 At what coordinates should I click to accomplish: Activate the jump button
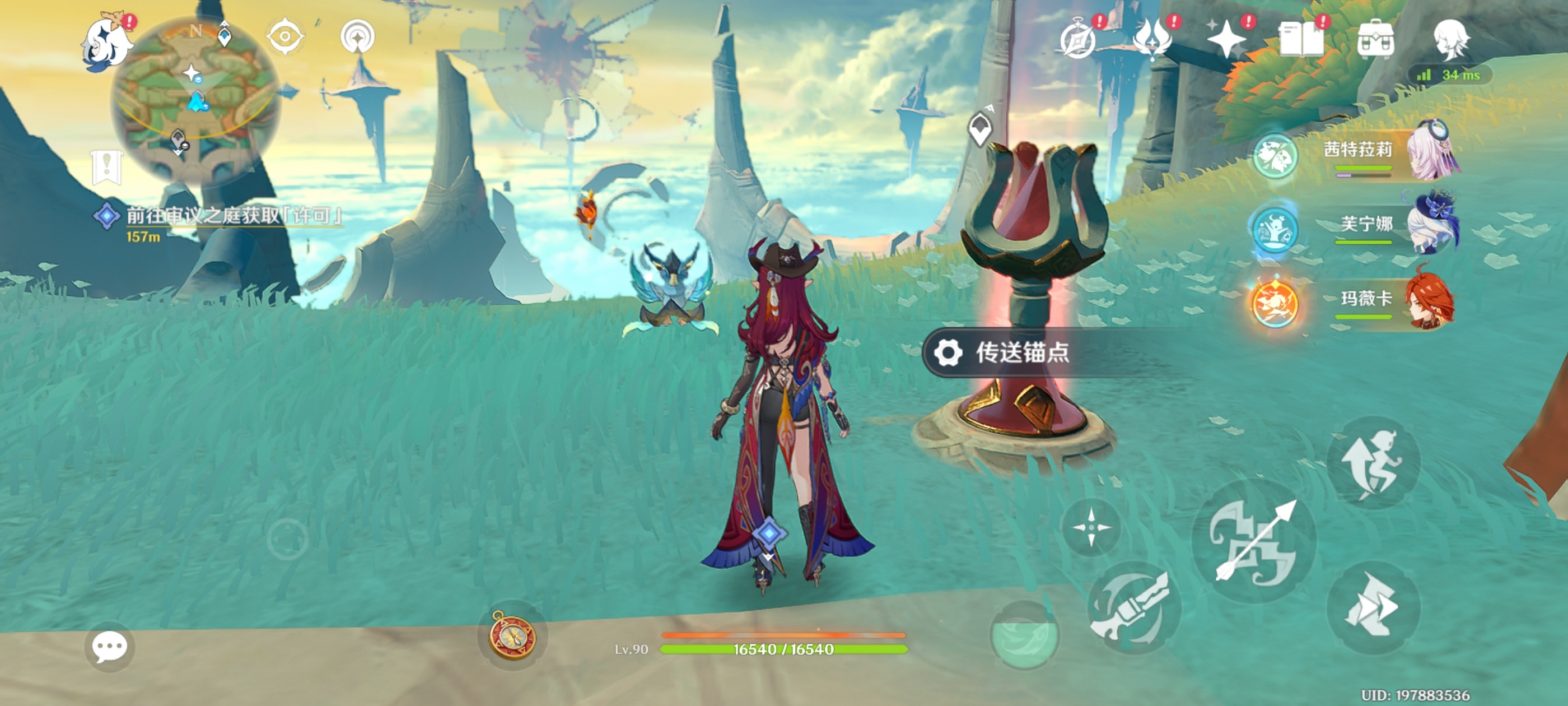pyautogui.click(x=1372, y=463)
